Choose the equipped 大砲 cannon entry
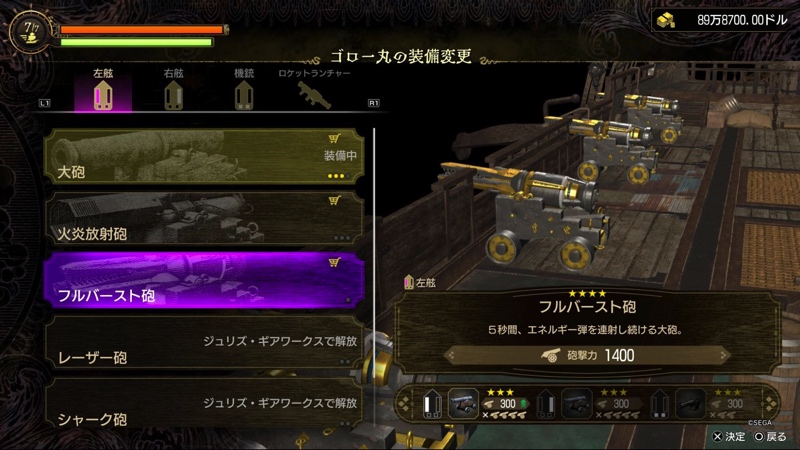Viewport: 800px width, 450px height. [204, 156]
